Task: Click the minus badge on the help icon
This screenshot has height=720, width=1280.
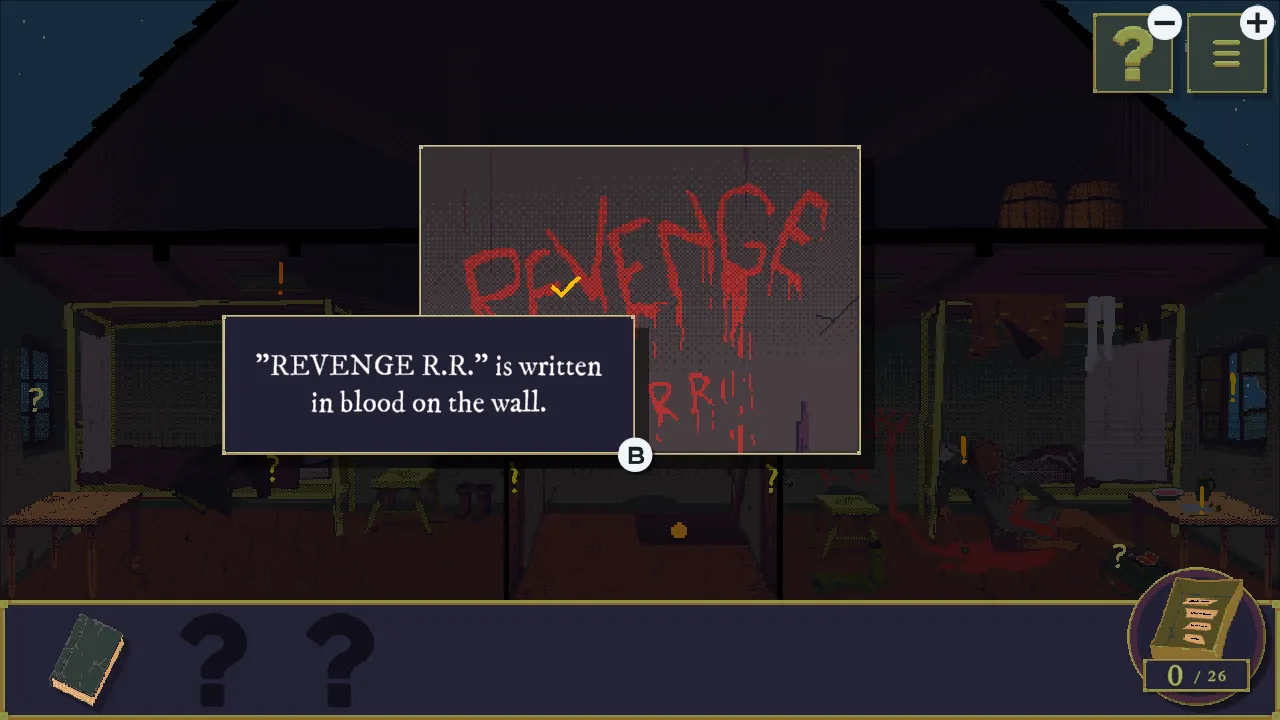Action: 1163,22
